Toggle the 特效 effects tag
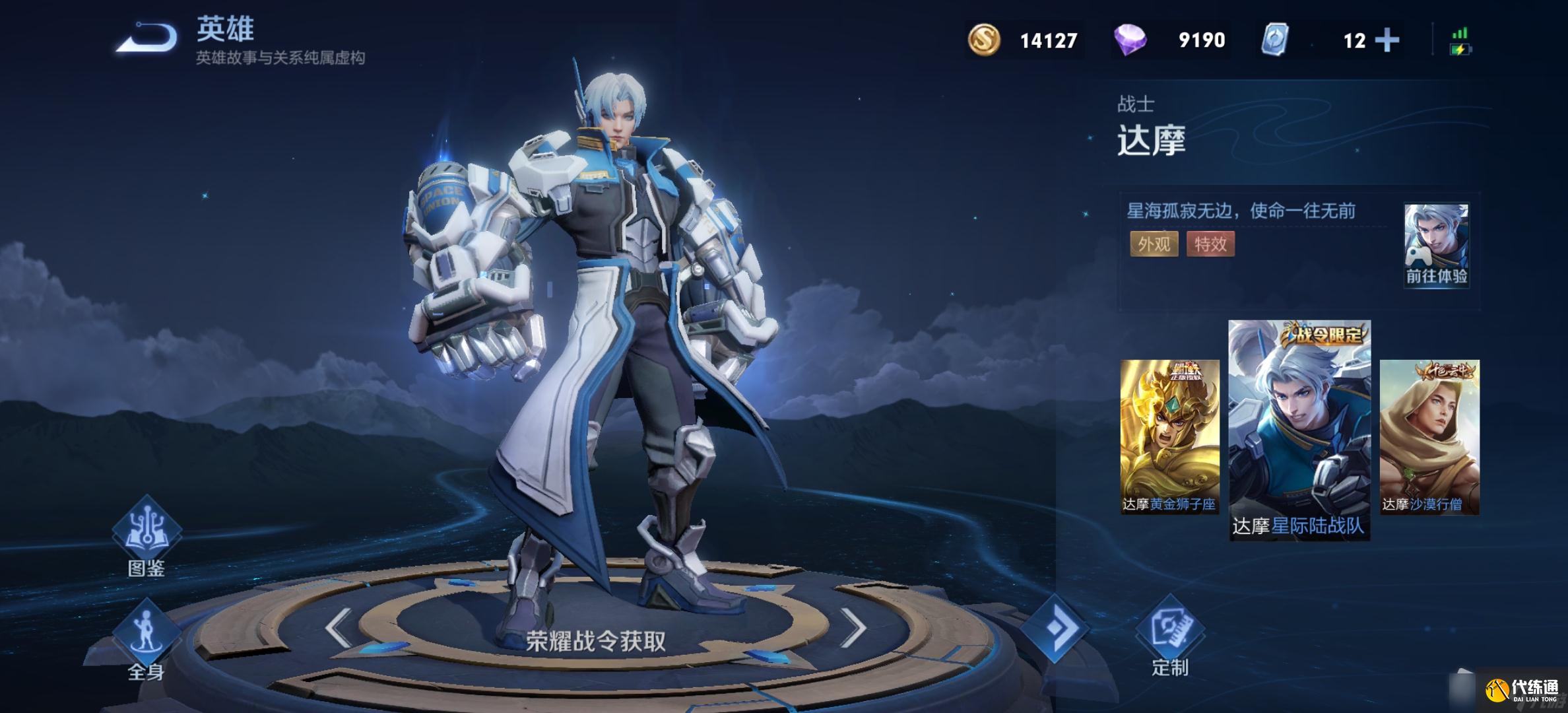The height and width of the screenshot is (713, 1568). [x=1211, y=245]
